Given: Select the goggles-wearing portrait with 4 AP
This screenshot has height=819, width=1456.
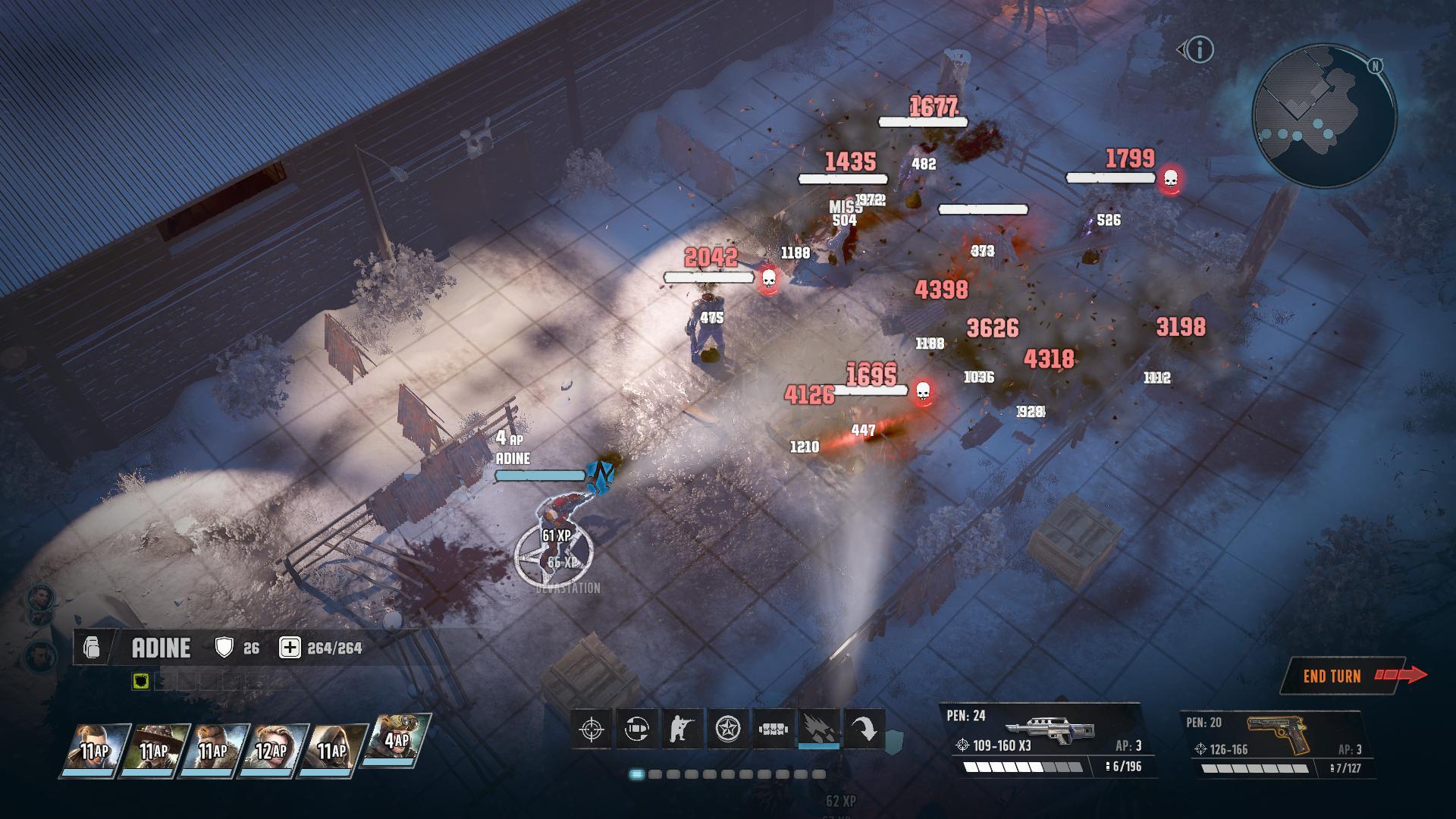Looking at the screenshot, I should (396, 739).
